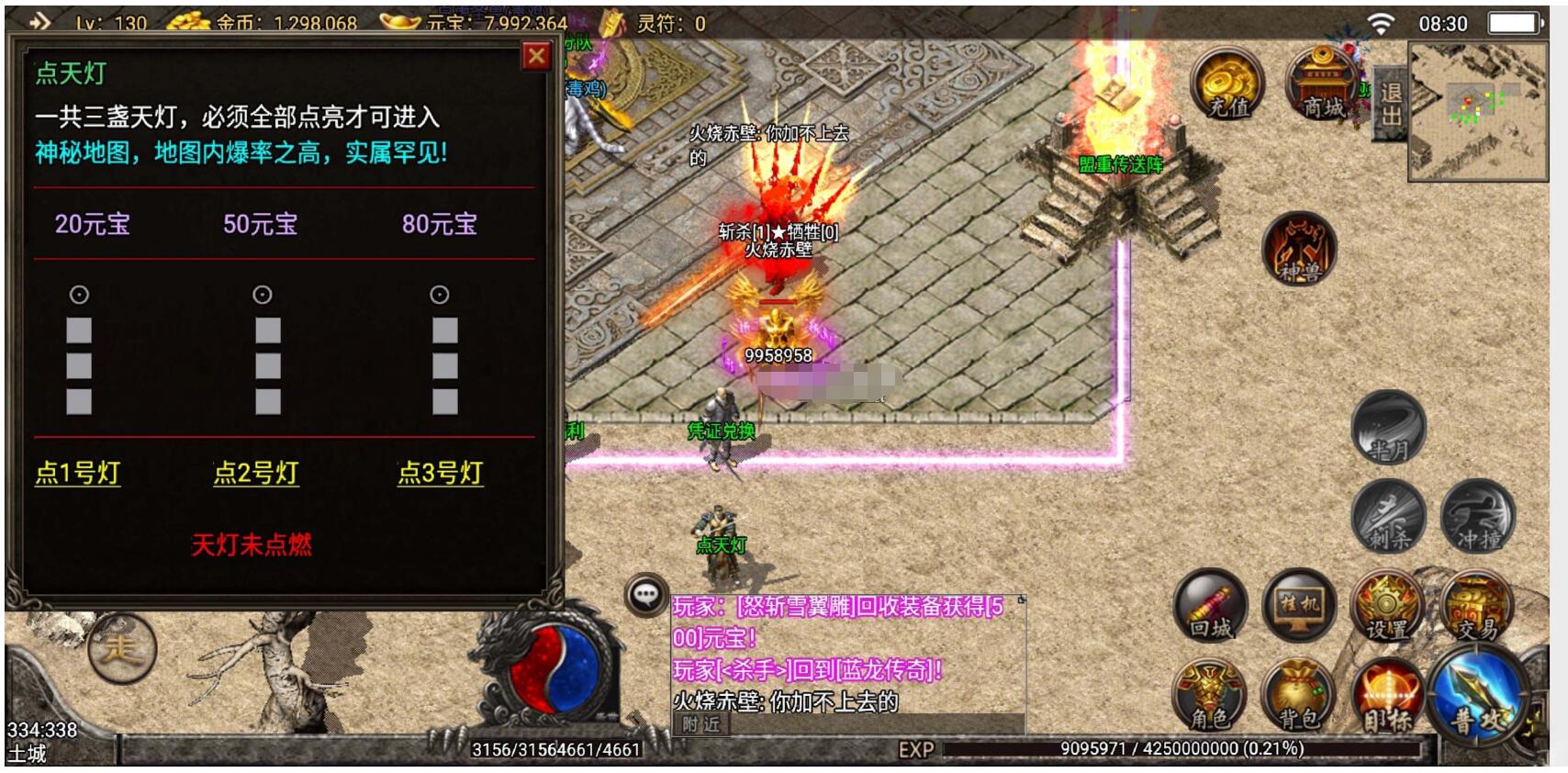
Task: Use the 半月 skill
Action: pos(1388,428)
